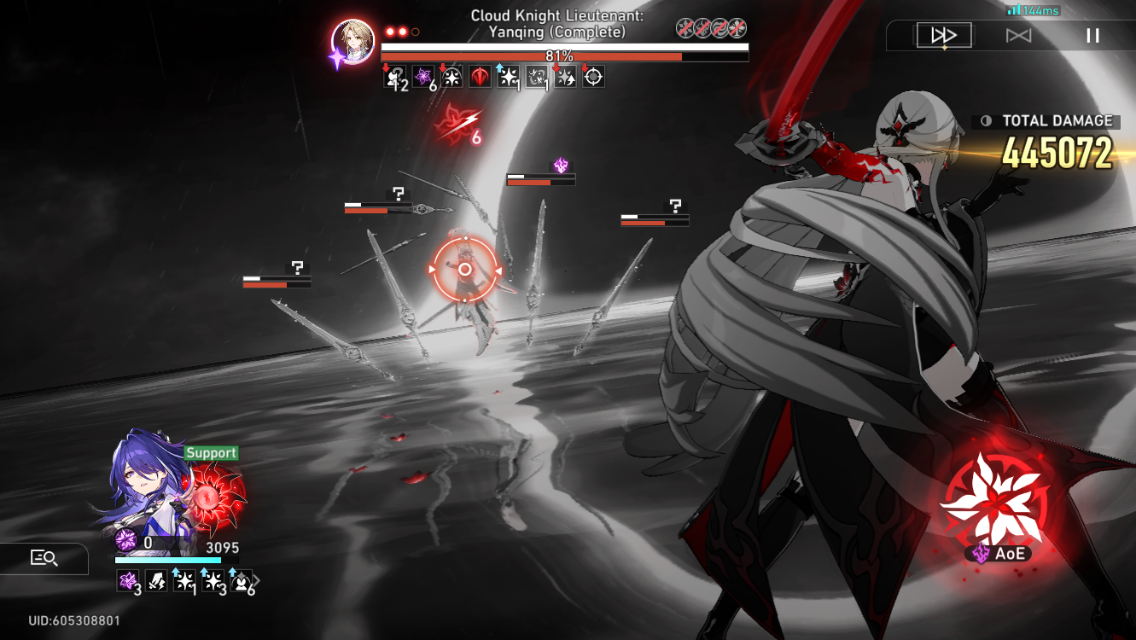Toggle the double-speed battle button
The image size is (1136, 640).
pos(943,36)
